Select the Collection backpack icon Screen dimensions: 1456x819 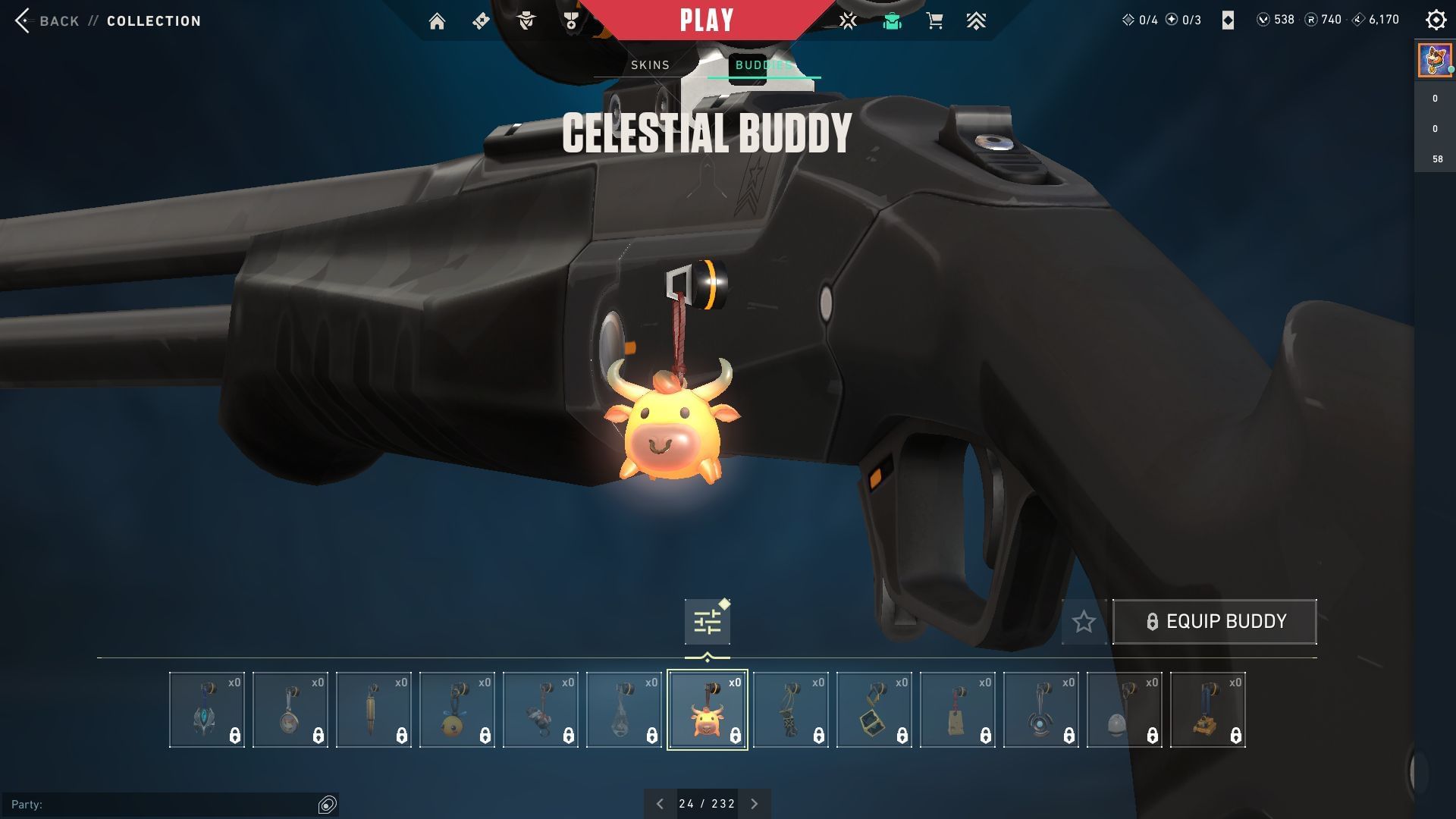892,20
